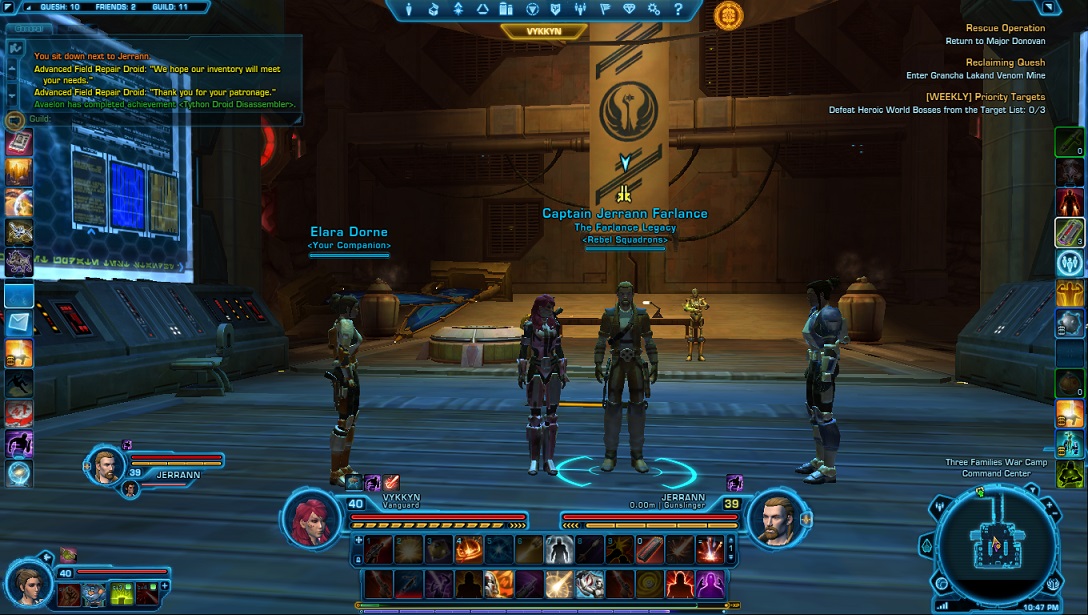
Task: Click the question mark help icon
Action: click(678, 10)
